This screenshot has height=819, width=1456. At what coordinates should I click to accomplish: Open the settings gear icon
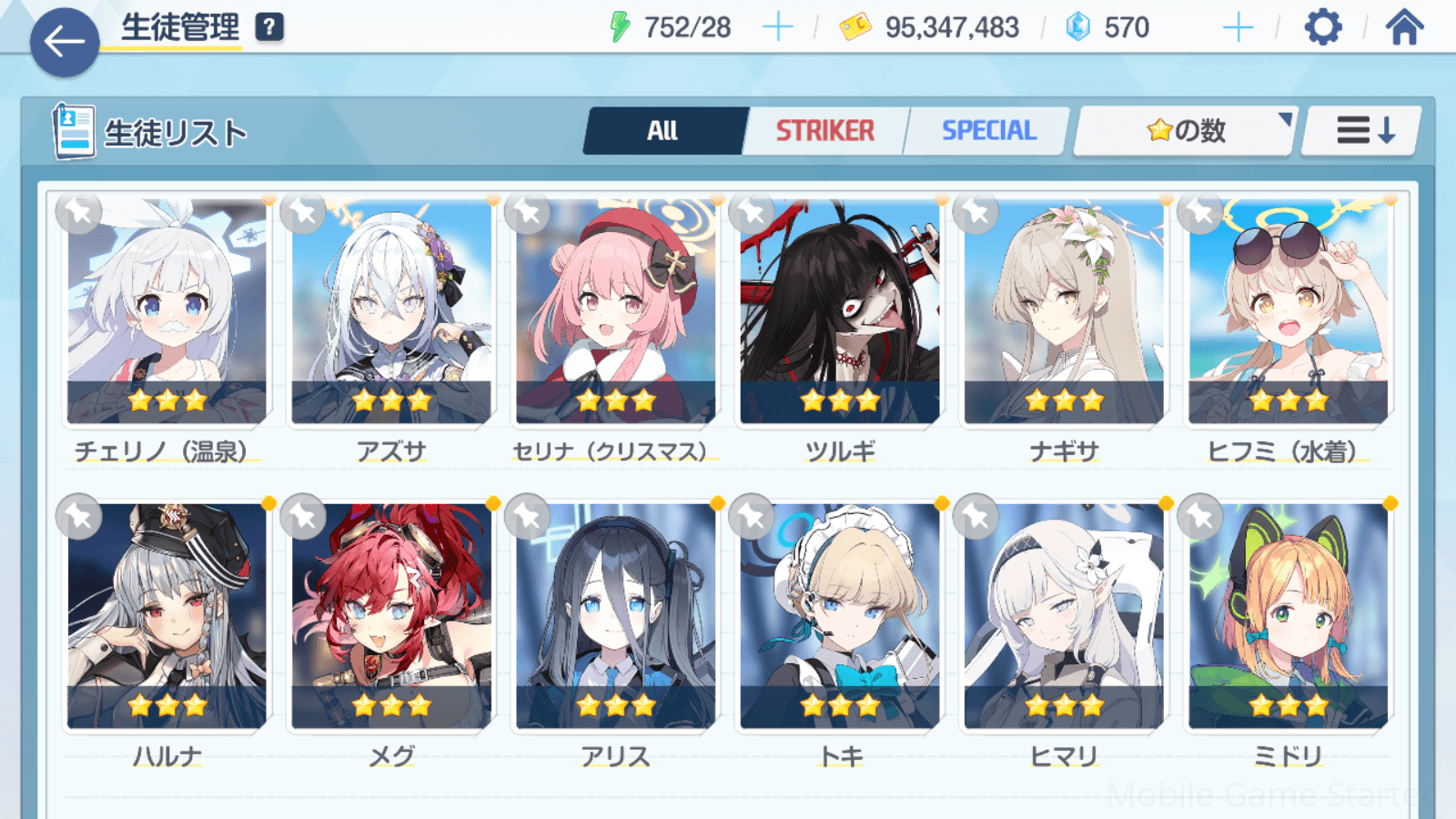(1322, 27)
